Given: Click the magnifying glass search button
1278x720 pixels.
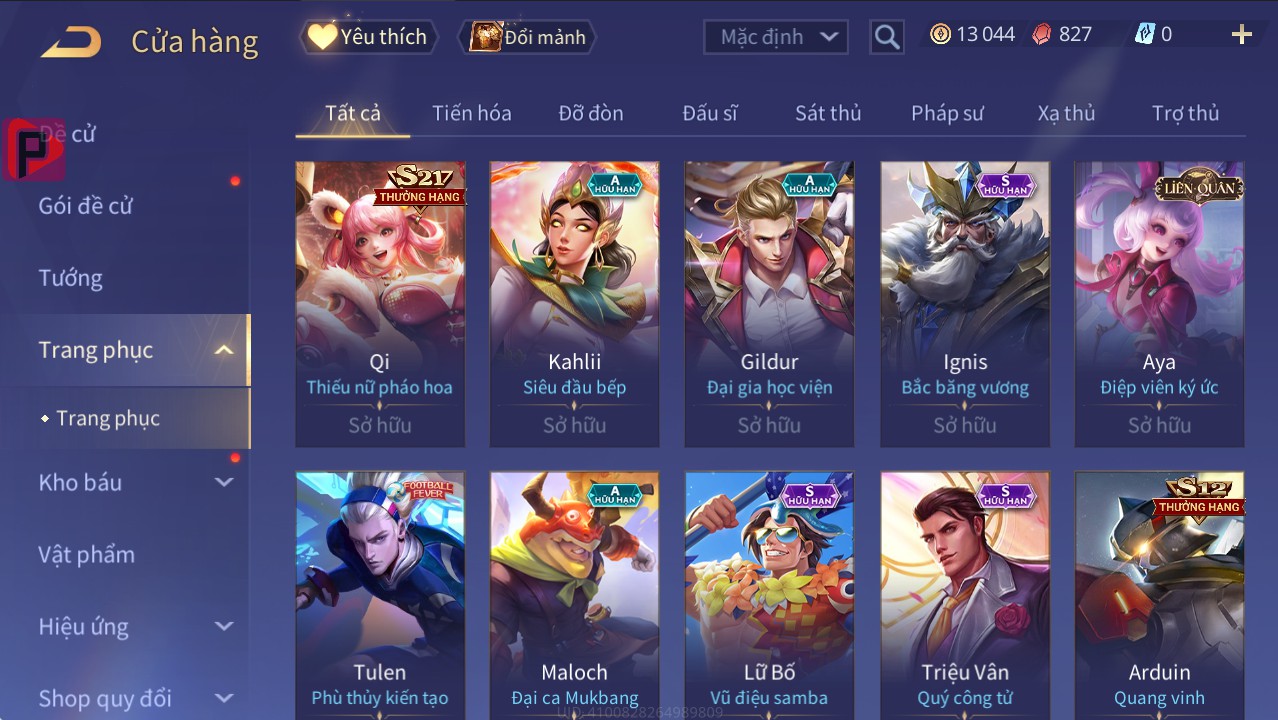Looking at the screenshot, I should point(887,37).
